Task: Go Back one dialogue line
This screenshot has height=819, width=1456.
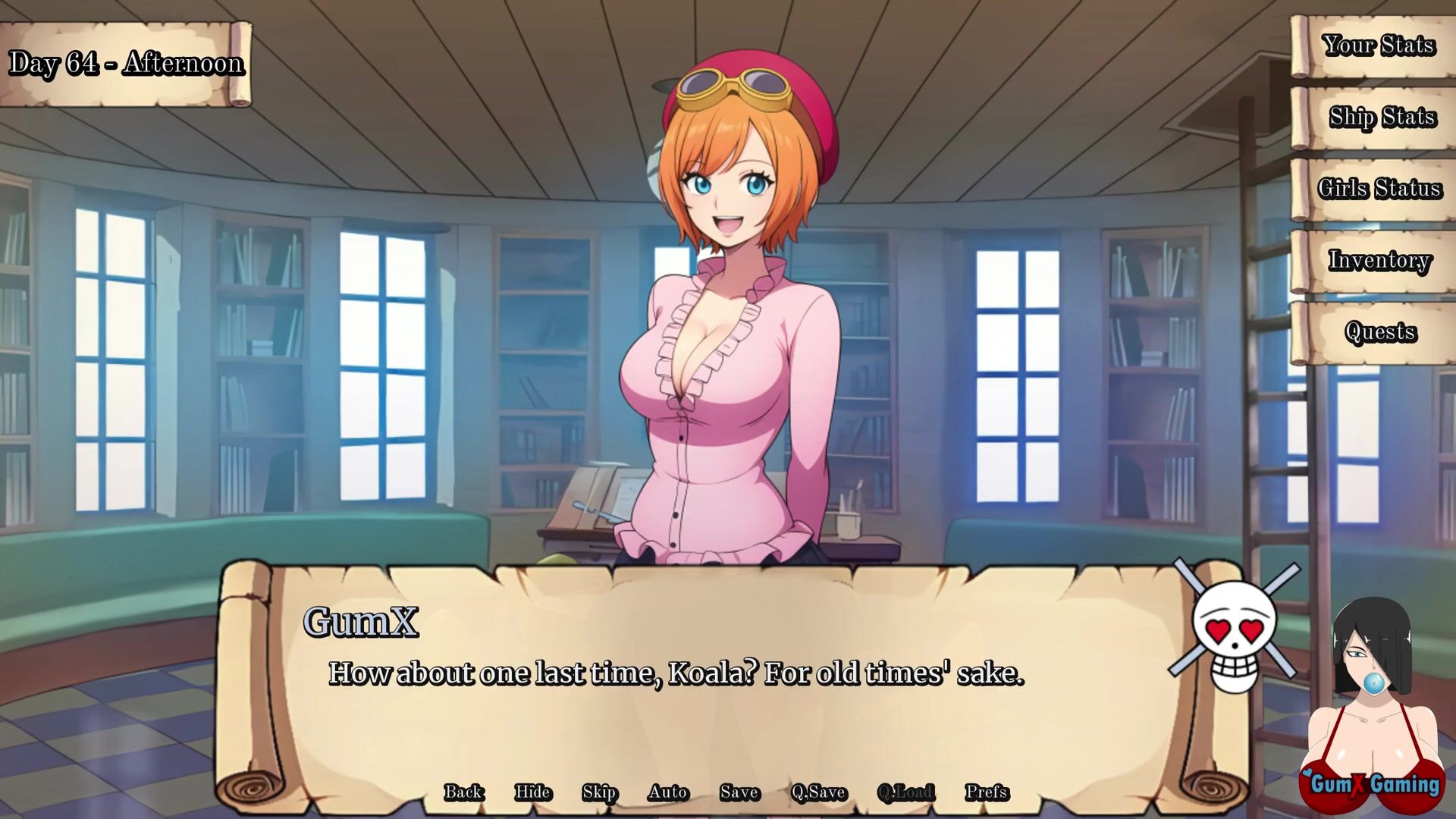Action: pos(463,792)
